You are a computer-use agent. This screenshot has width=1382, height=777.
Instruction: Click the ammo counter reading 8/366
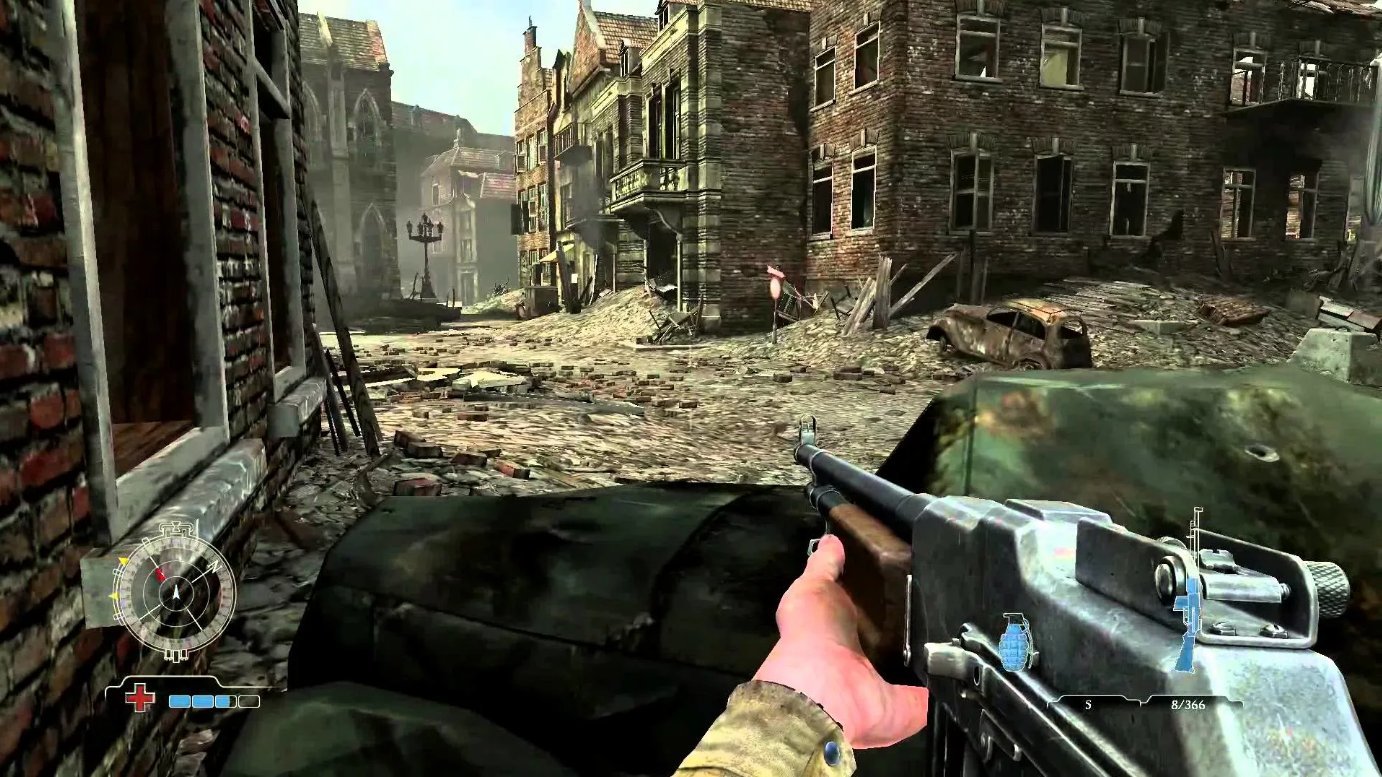coord(1189,704)
